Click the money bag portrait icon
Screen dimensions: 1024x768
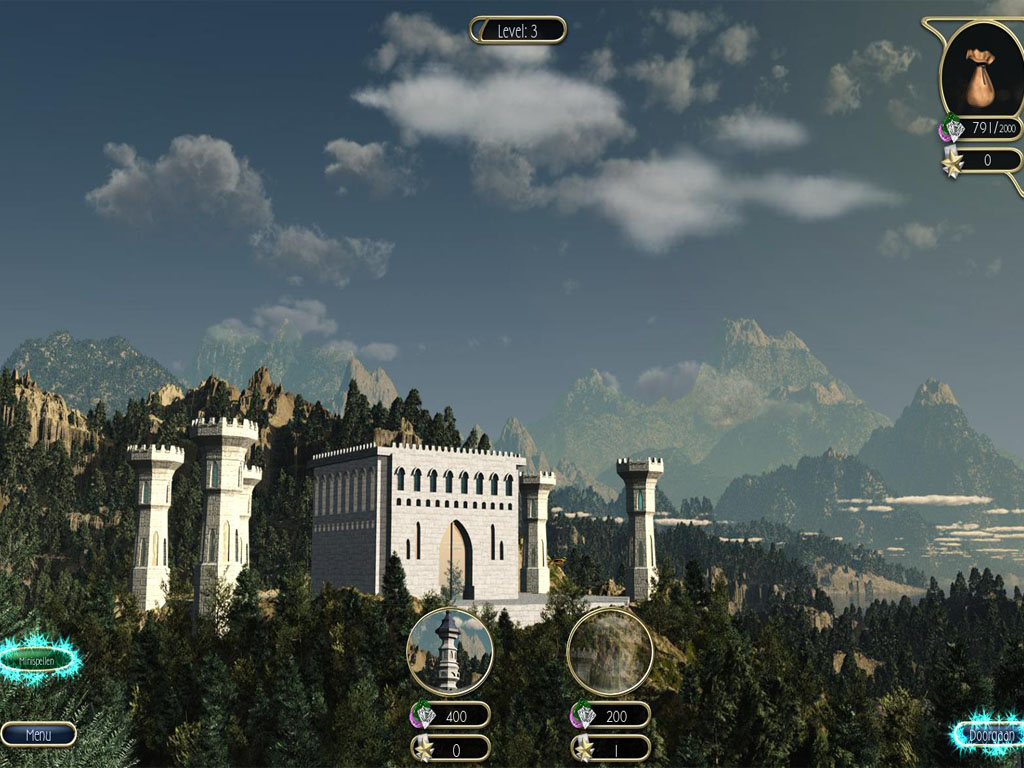(x=981, y=70)
